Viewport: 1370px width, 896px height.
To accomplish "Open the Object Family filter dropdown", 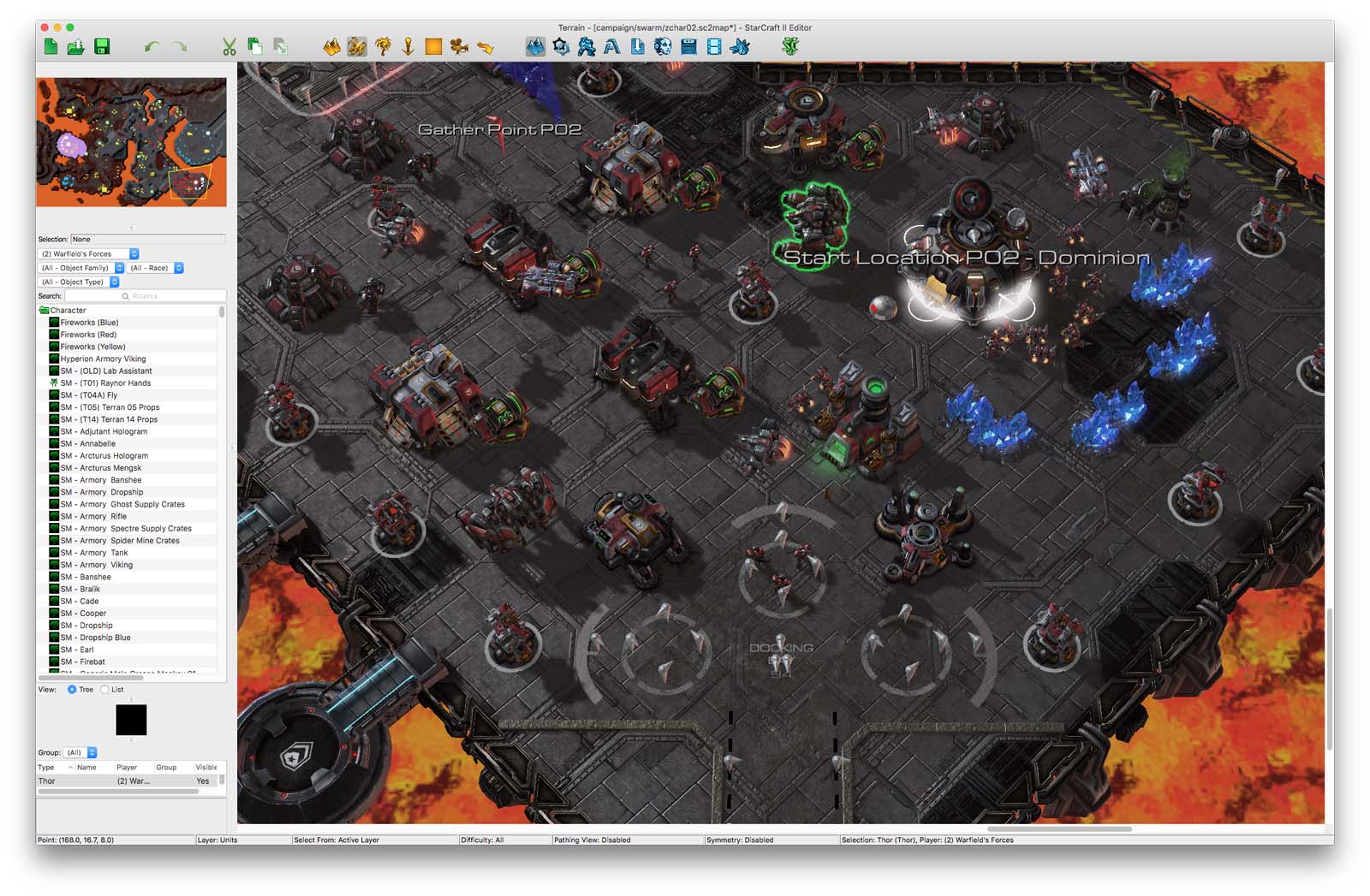I will [x=82, y=268].
